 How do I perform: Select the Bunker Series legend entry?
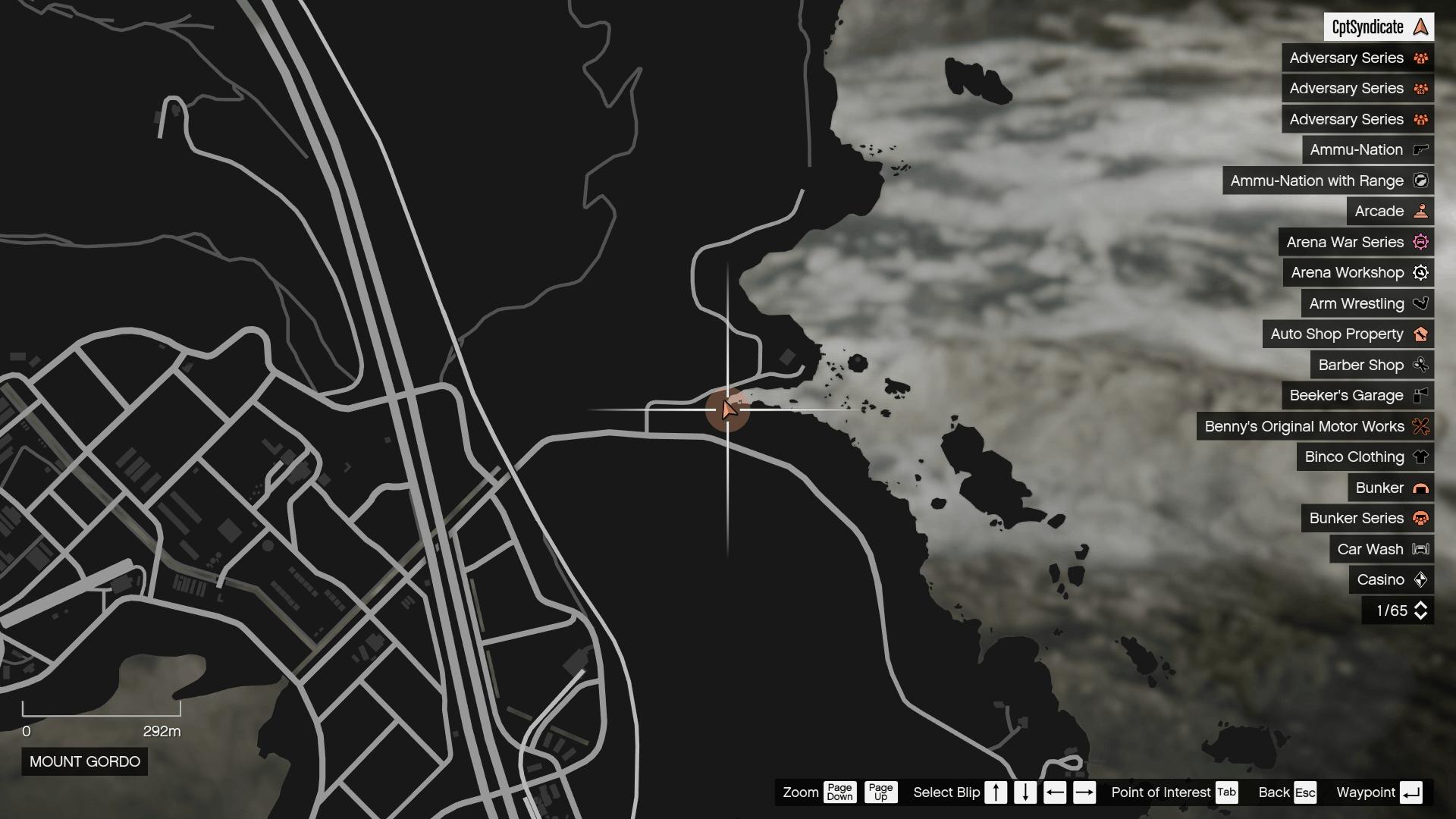click(x=1357, y=519)
